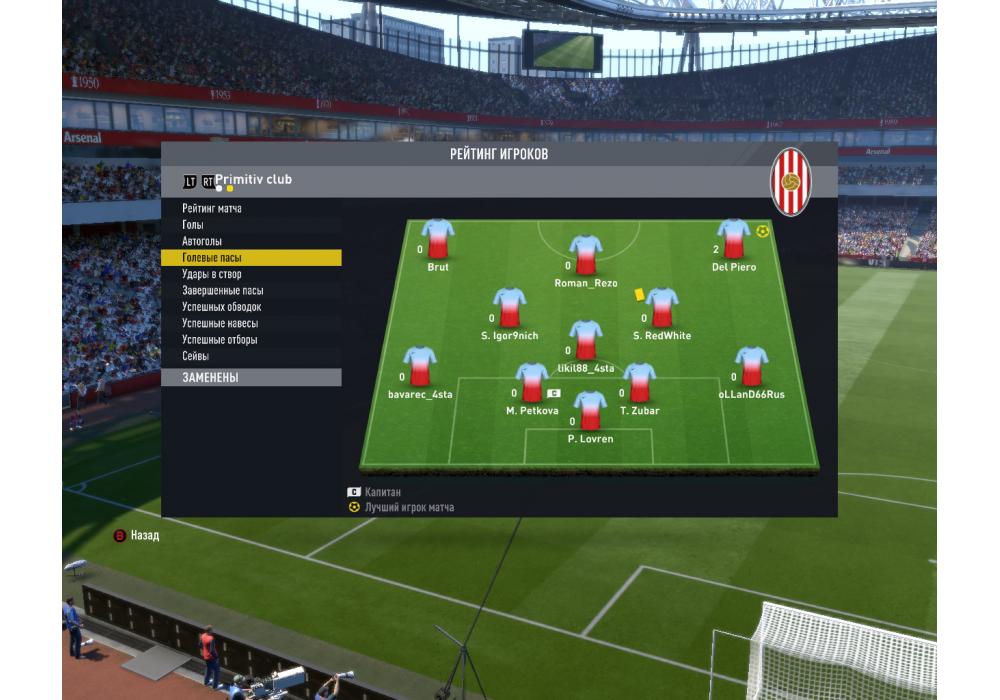Image resolution: width=1000 pixels, height=700 pixels.
Task: Click goalkeeper P. Lovren's shirt
Action: click(x=590, y=411)
